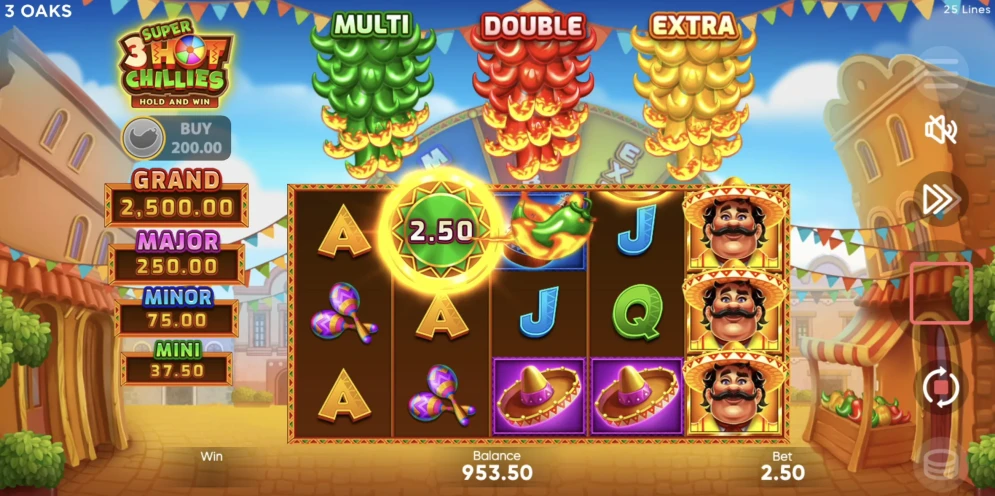Activate the turbo fast-forward button
The image size is (995, 496).
(x=940, y=199)
